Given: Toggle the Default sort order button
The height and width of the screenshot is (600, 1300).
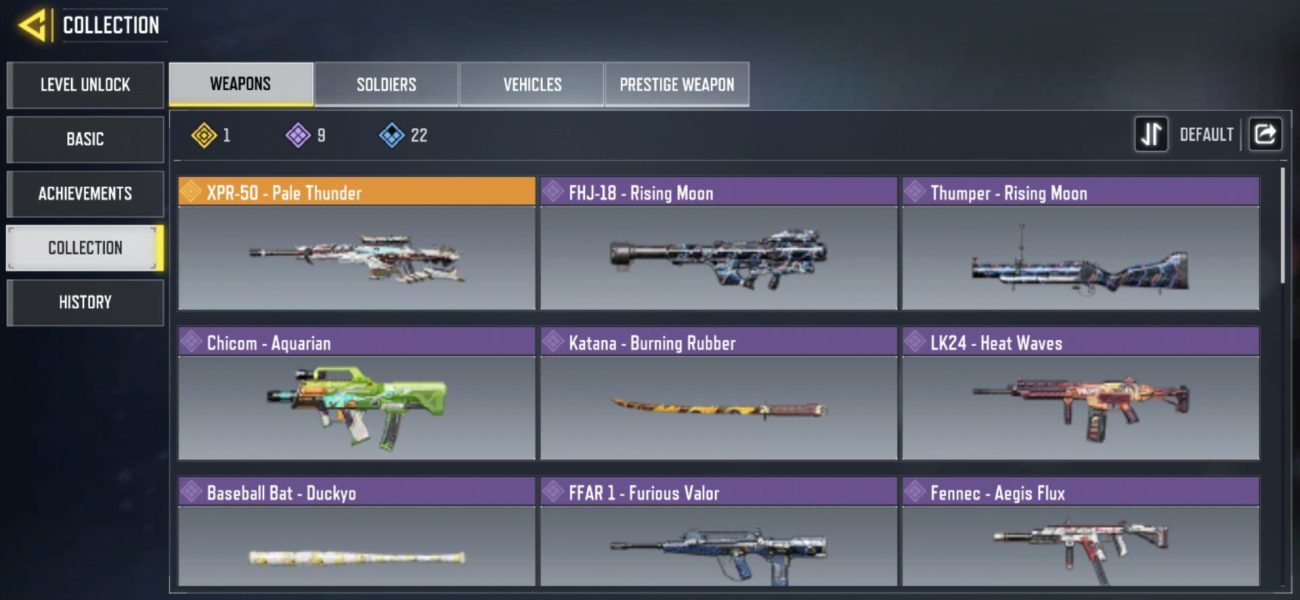Looking at the screenshot, I should [1152, 134].
